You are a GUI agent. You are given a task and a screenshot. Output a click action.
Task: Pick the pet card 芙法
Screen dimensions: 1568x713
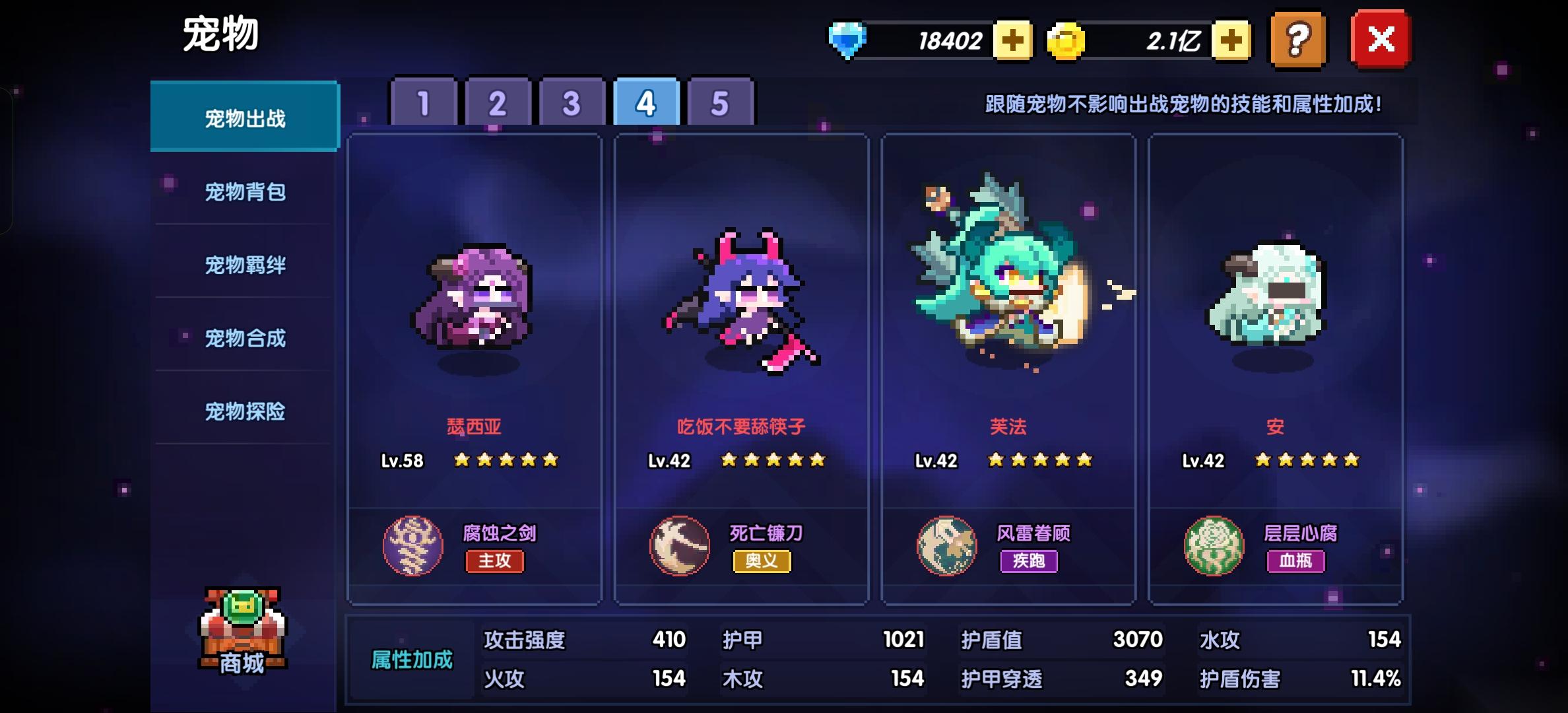coord(1008,317)
